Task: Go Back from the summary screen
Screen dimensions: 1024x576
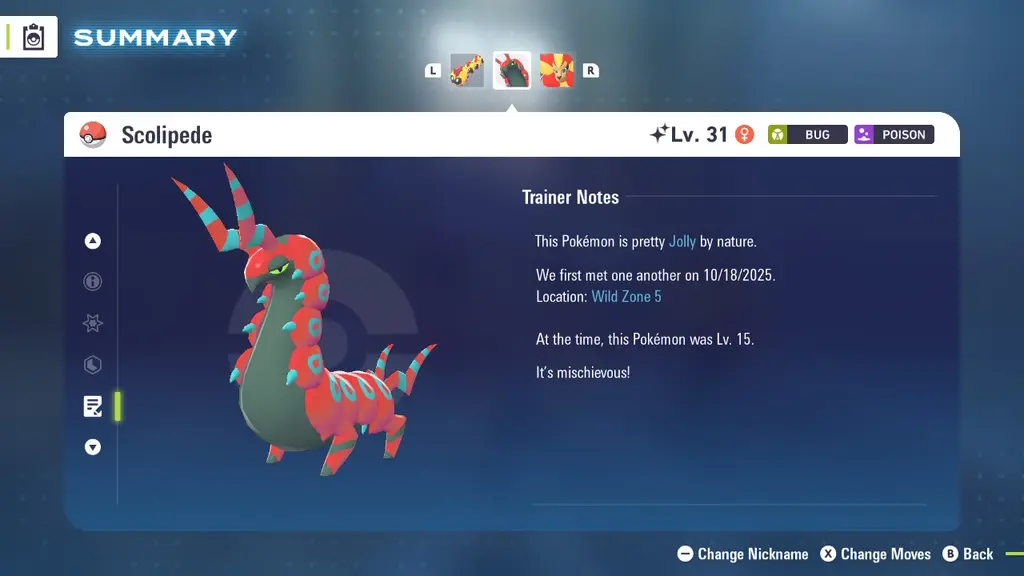Action: [968, 554]
